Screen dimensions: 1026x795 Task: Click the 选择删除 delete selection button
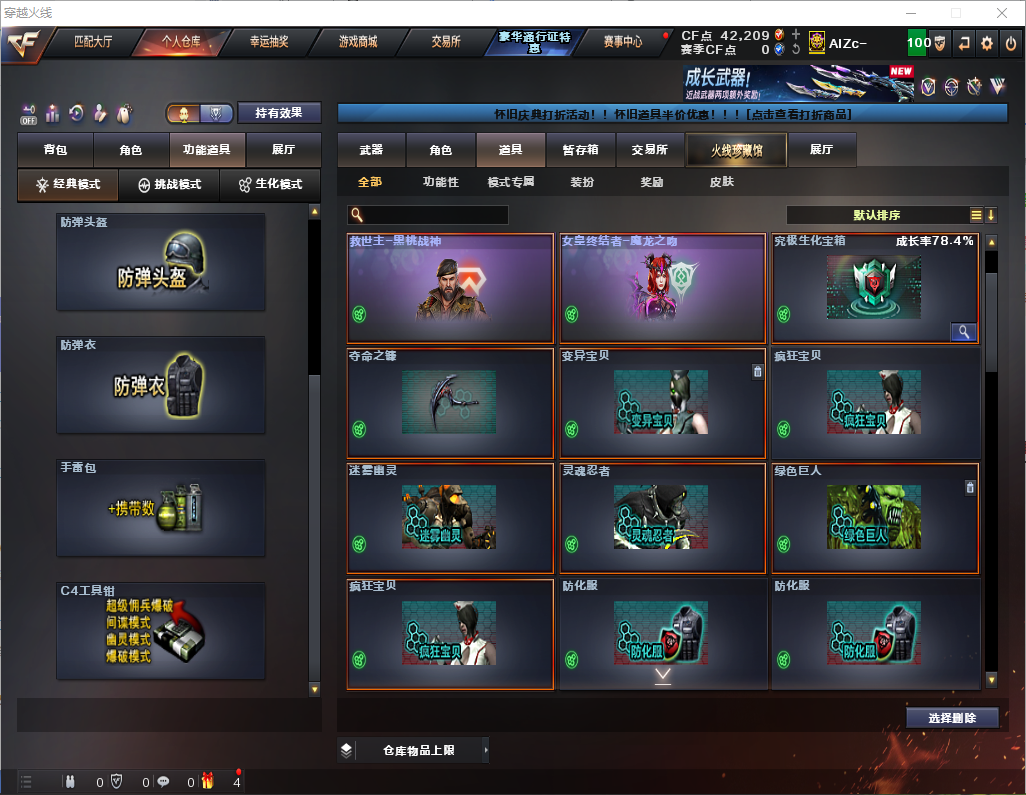pos(952,718)
